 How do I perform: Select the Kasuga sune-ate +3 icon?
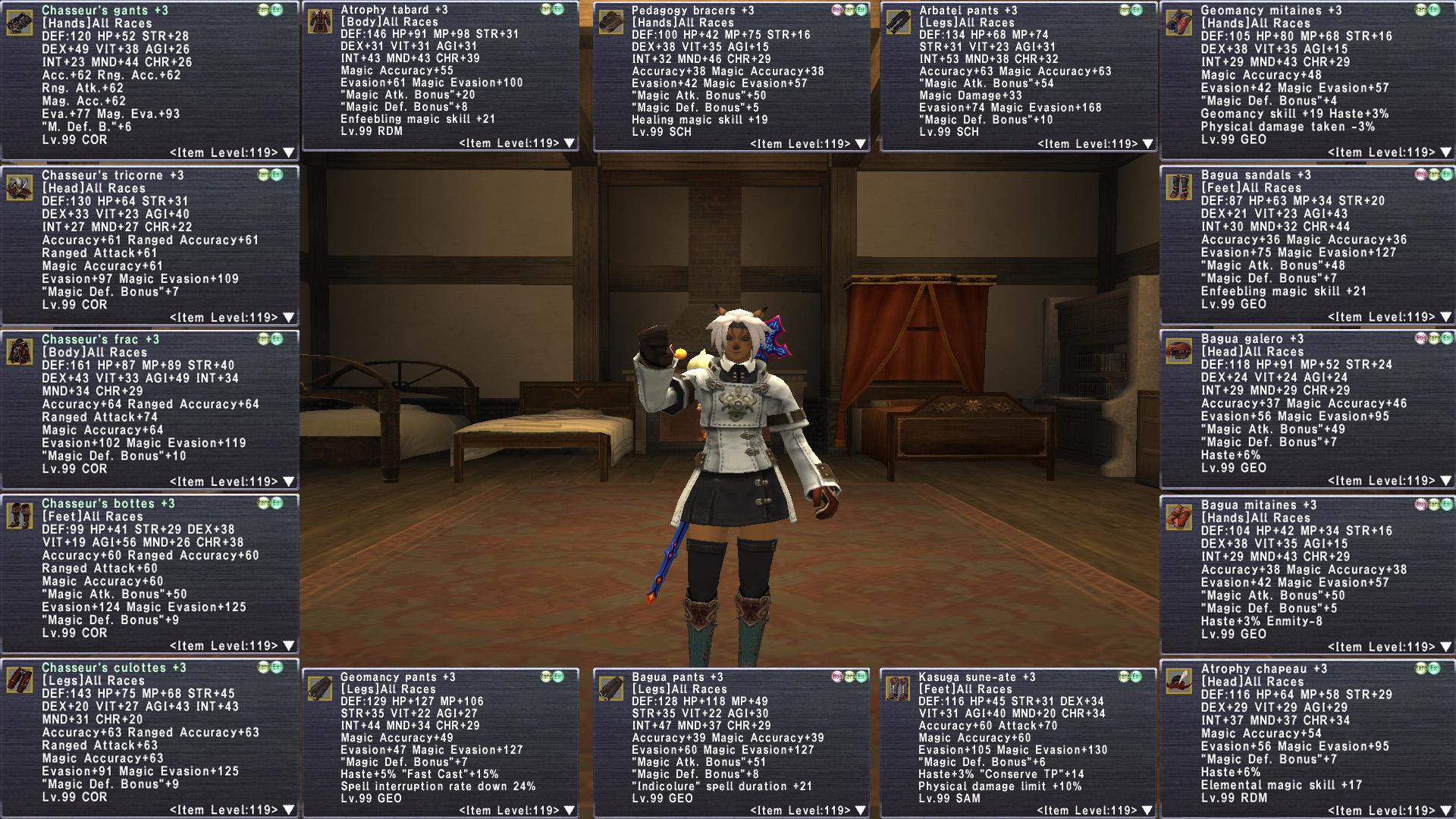pos(898,689)
